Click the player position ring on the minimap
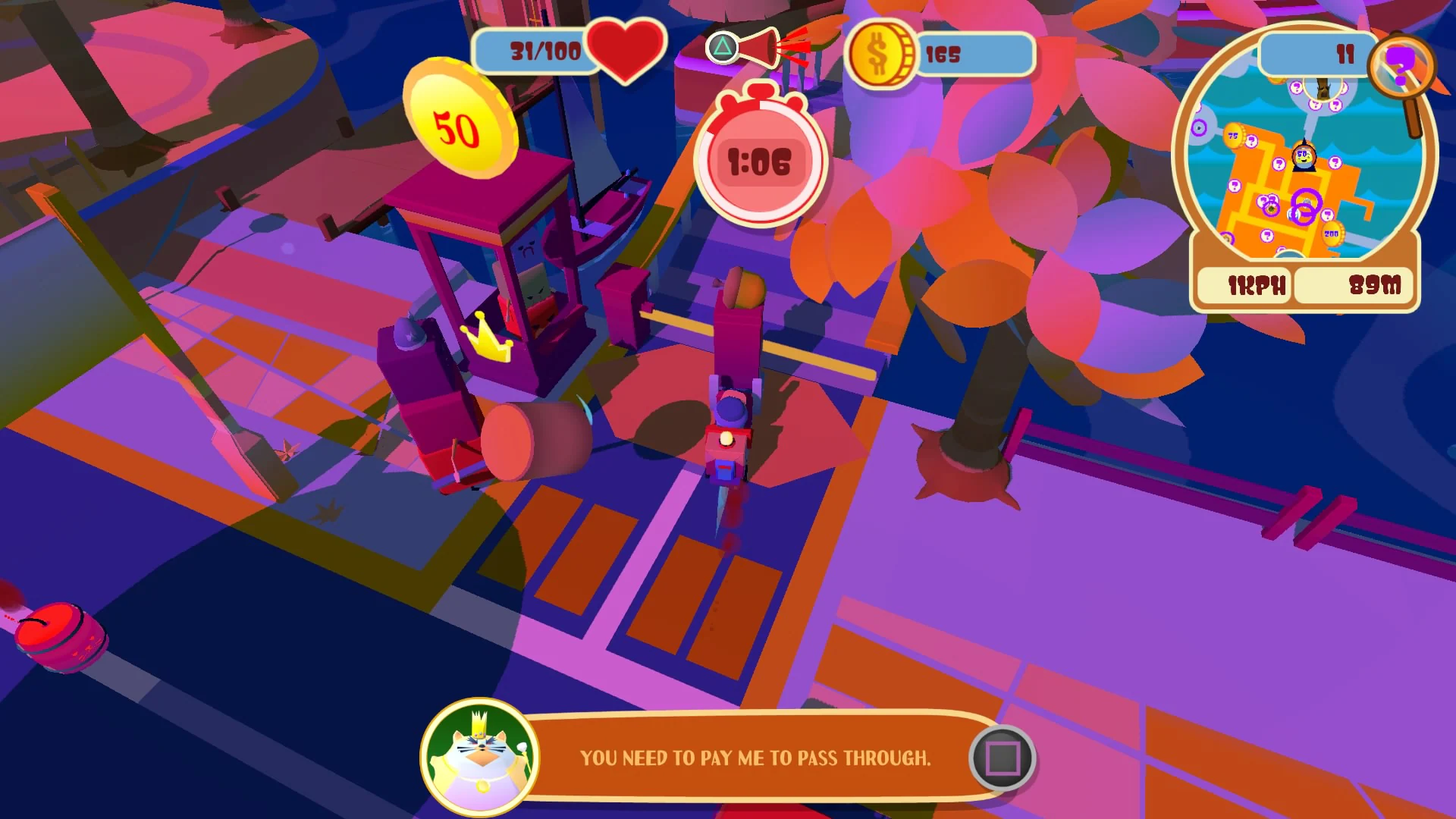The image size is (1456, 819). pos(1306,203)
